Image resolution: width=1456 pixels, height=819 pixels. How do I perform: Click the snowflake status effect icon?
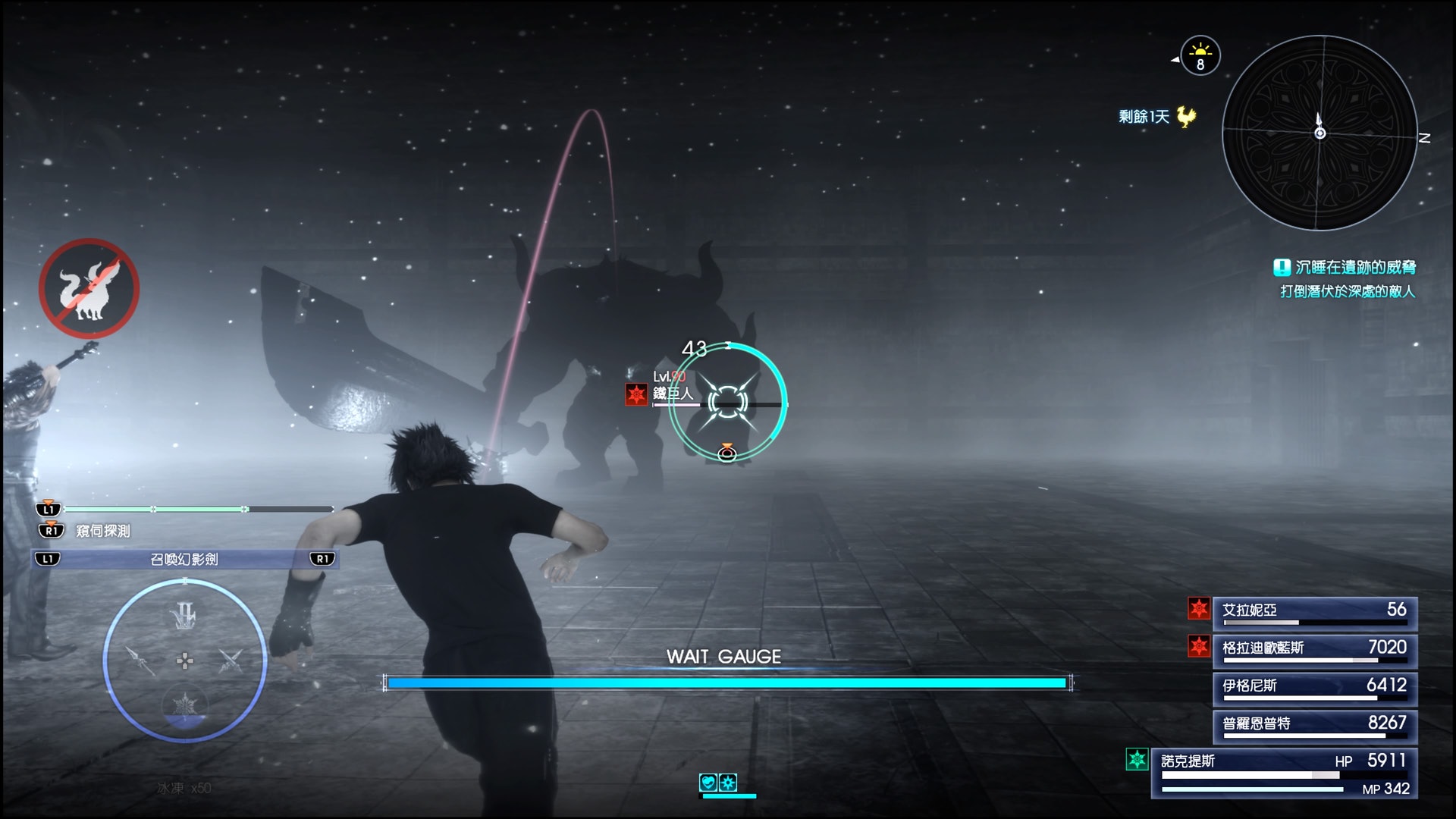[728, 783]
